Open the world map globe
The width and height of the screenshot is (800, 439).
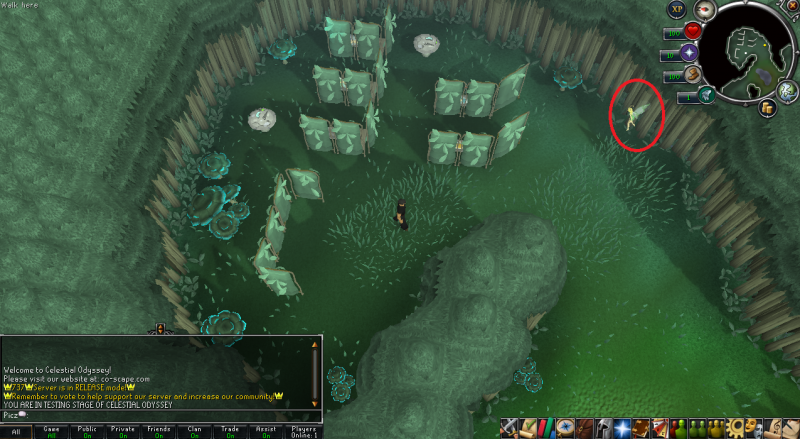pos(788,91)
